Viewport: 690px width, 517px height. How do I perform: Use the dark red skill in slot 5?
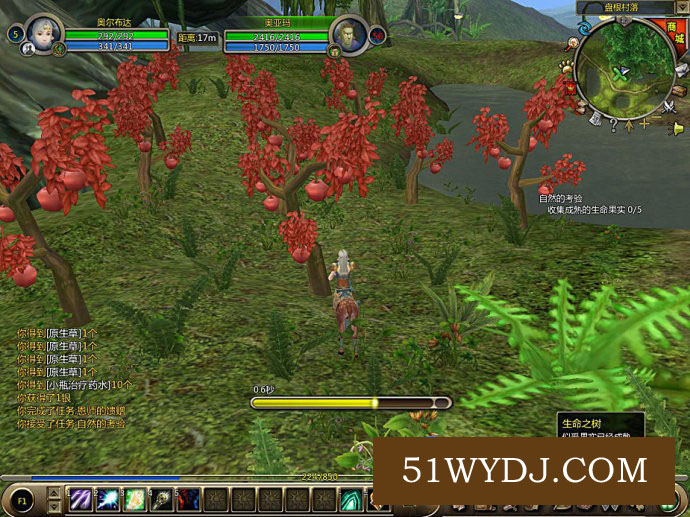(x=188, y=499)
